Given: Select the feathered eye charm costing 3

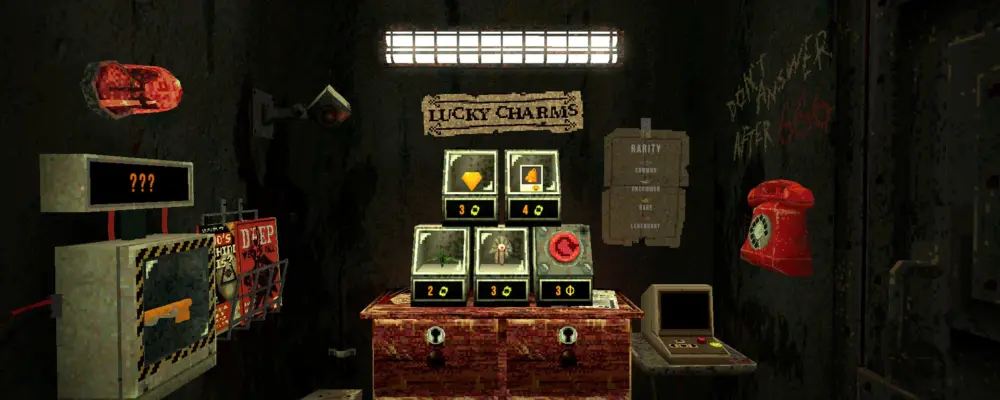Looking at the screenshot, I should (501, 256).
